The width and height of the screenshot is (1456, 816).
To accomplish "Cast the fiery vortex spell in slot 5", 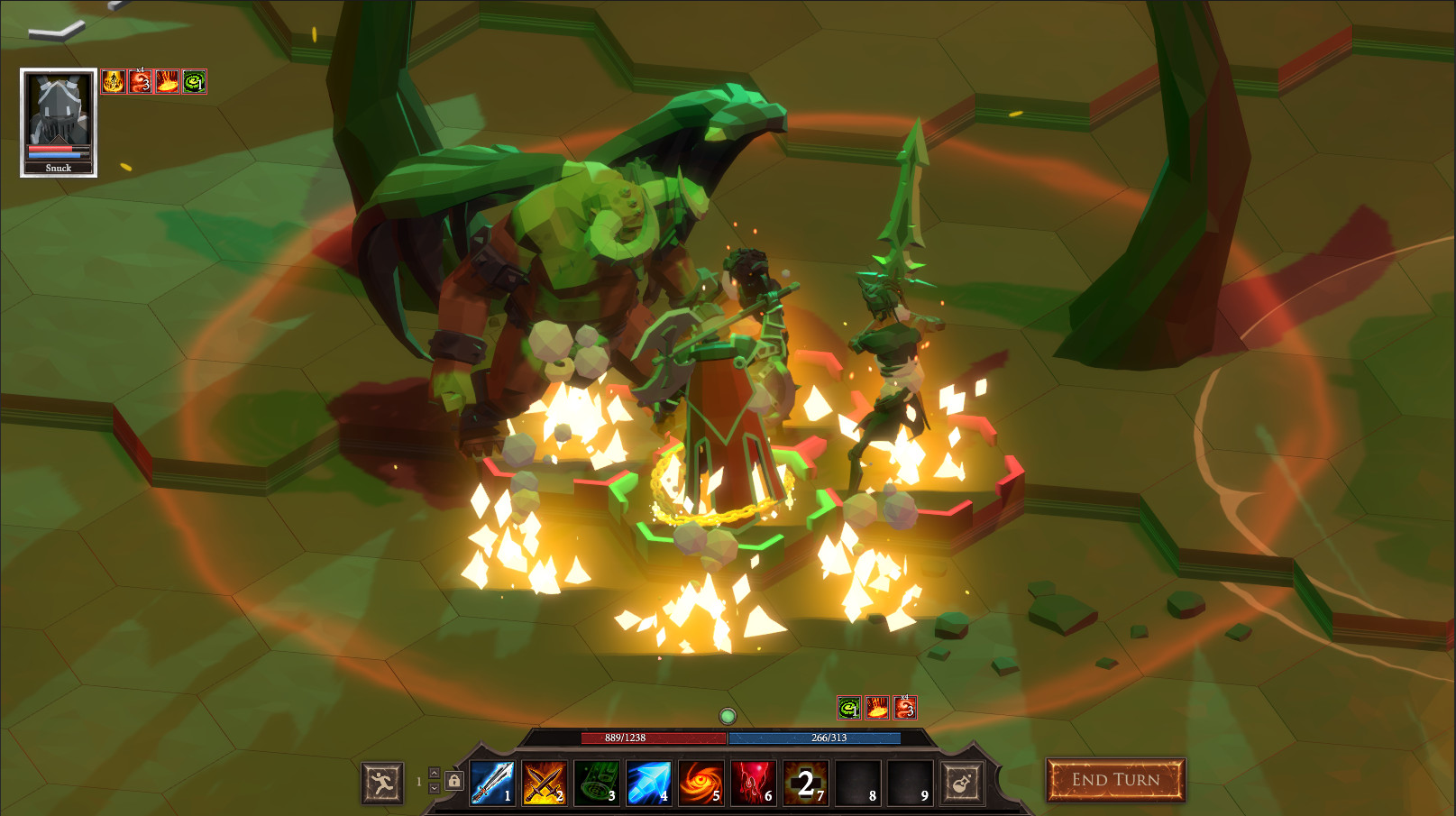I will [x=650, y=783].
